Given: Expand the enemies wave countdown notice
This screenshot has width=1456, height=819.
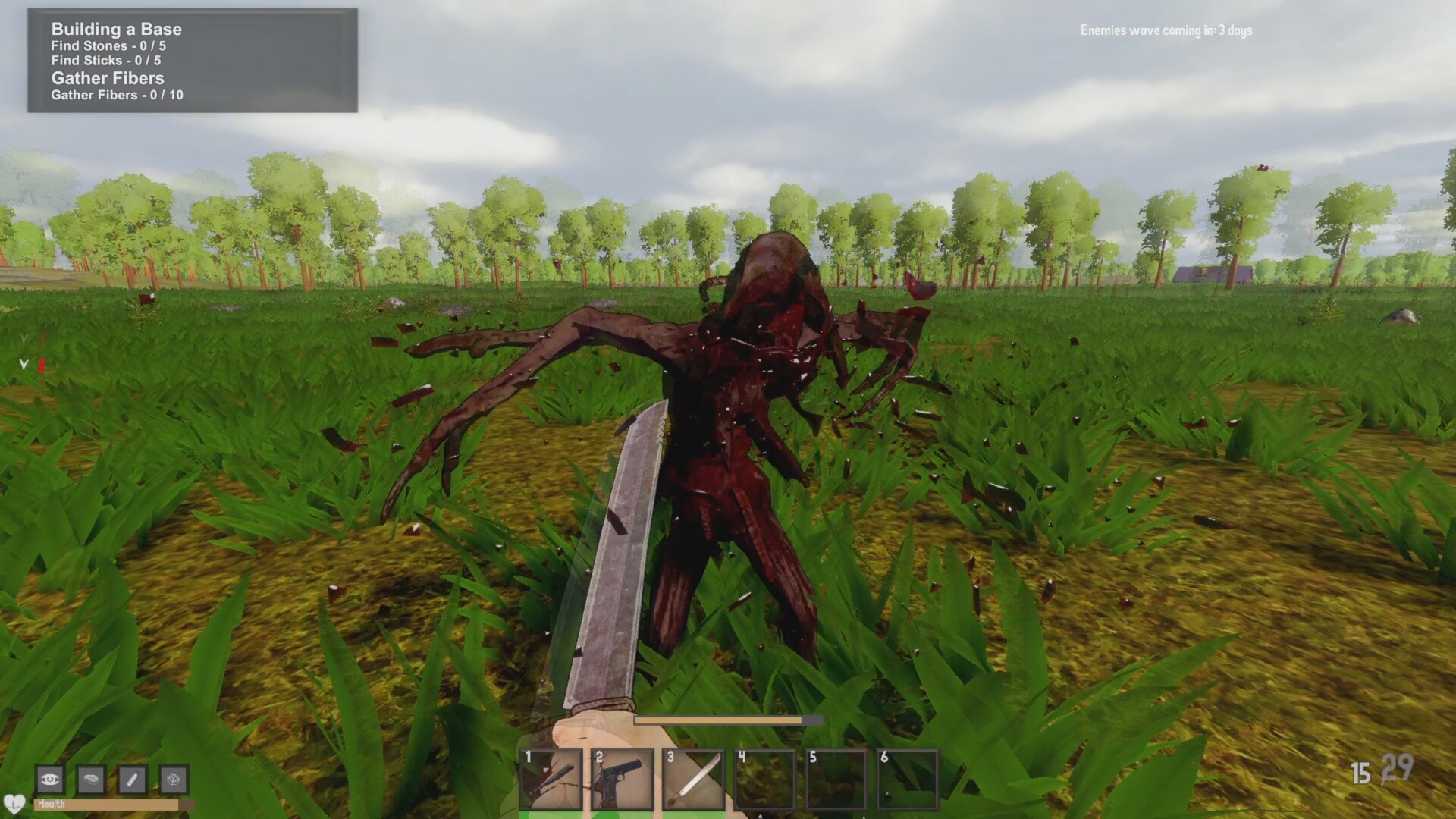Looking at the screenshot, I should pyautogui.click(x=1166, y=31).
